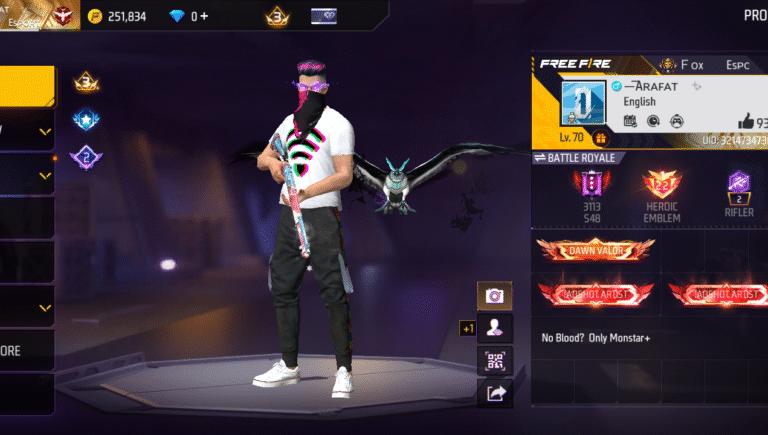Click the gold number 3 crown badge beside the character
768x435 pixels.
(x=85, y=82)
